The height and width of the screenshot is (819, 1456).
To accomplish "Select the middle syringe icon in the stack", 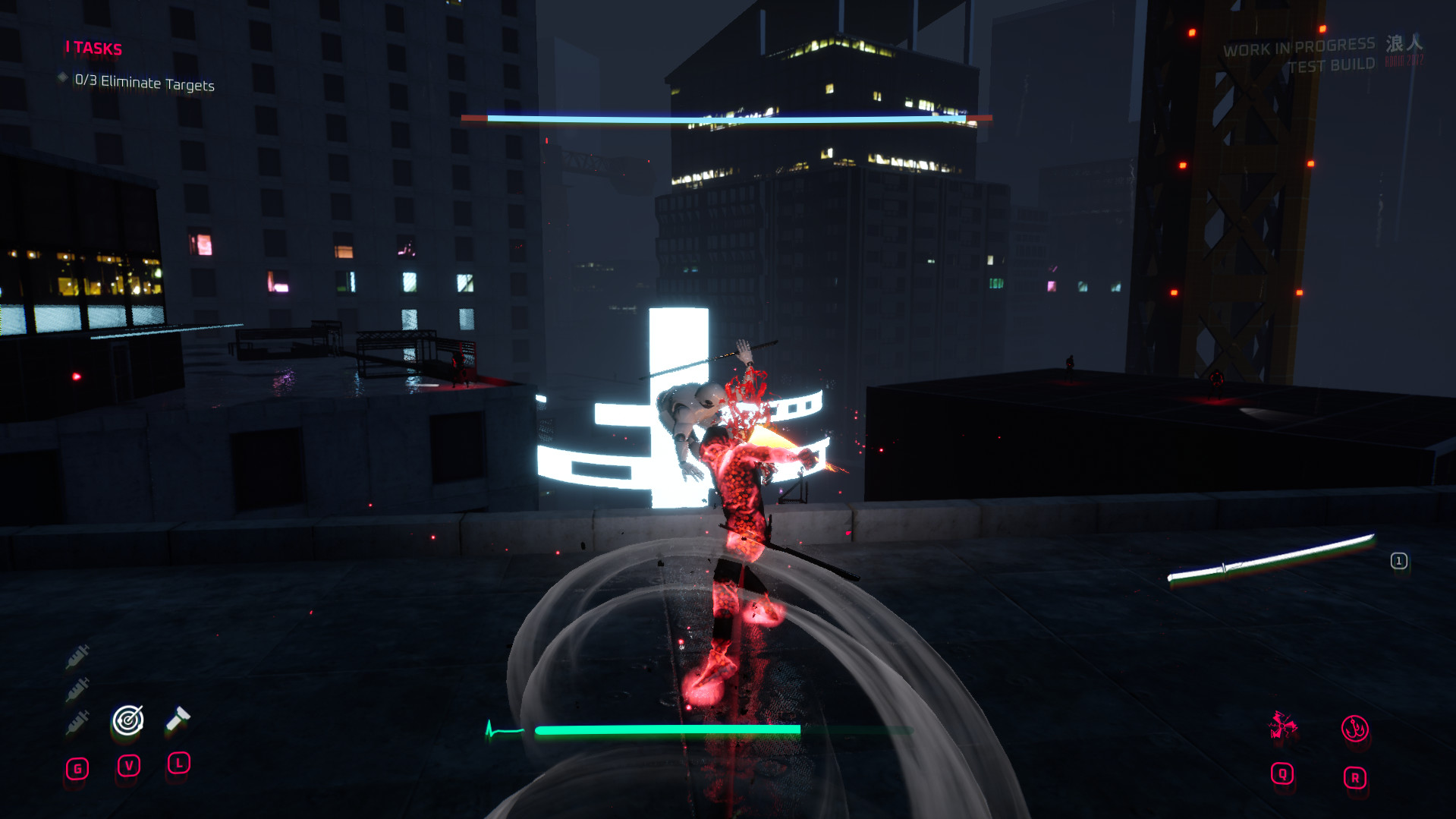I will [x=77, y=689].
